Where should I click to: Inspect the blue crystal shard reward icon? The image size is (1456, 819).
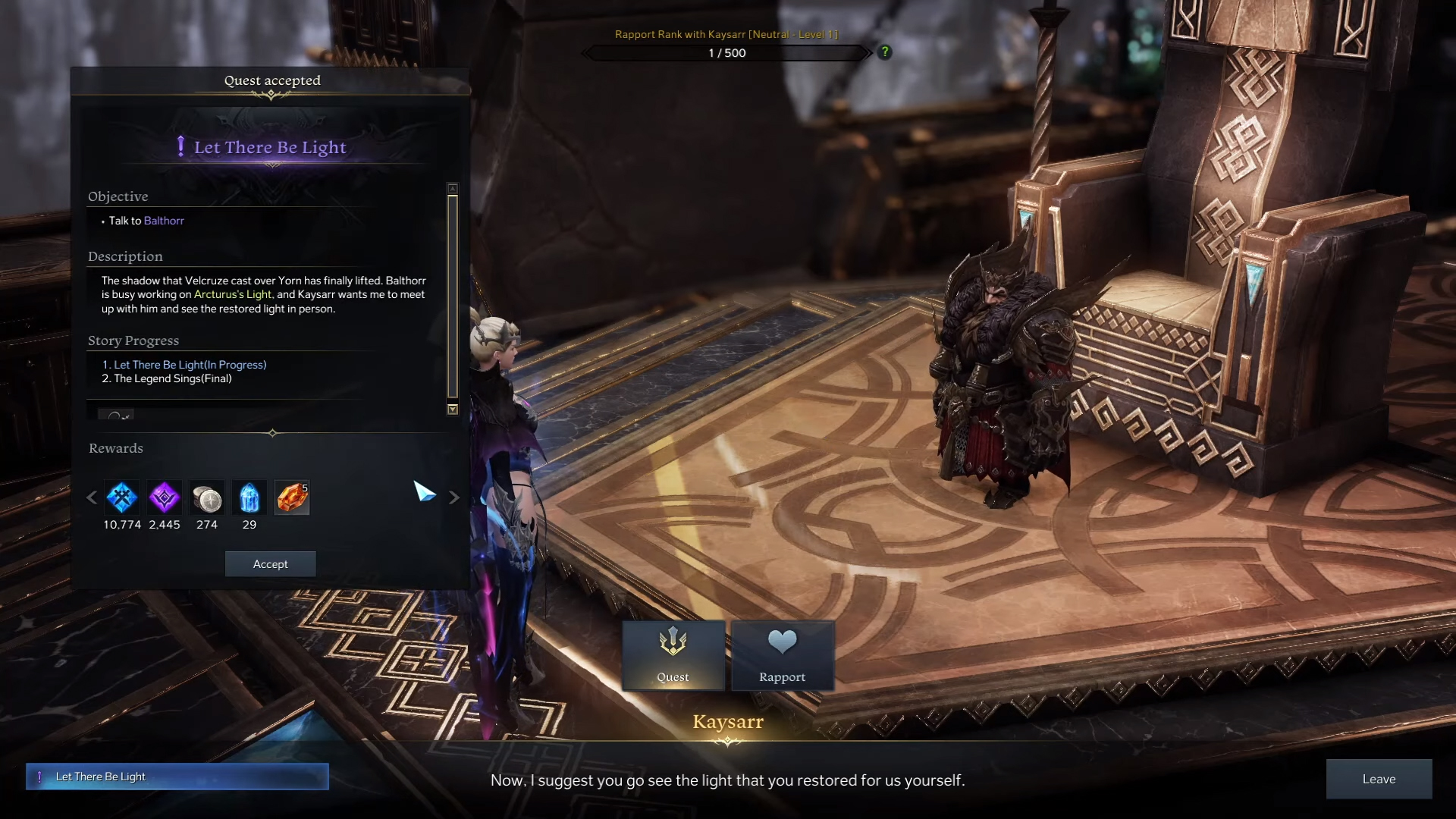coord(249,498)
